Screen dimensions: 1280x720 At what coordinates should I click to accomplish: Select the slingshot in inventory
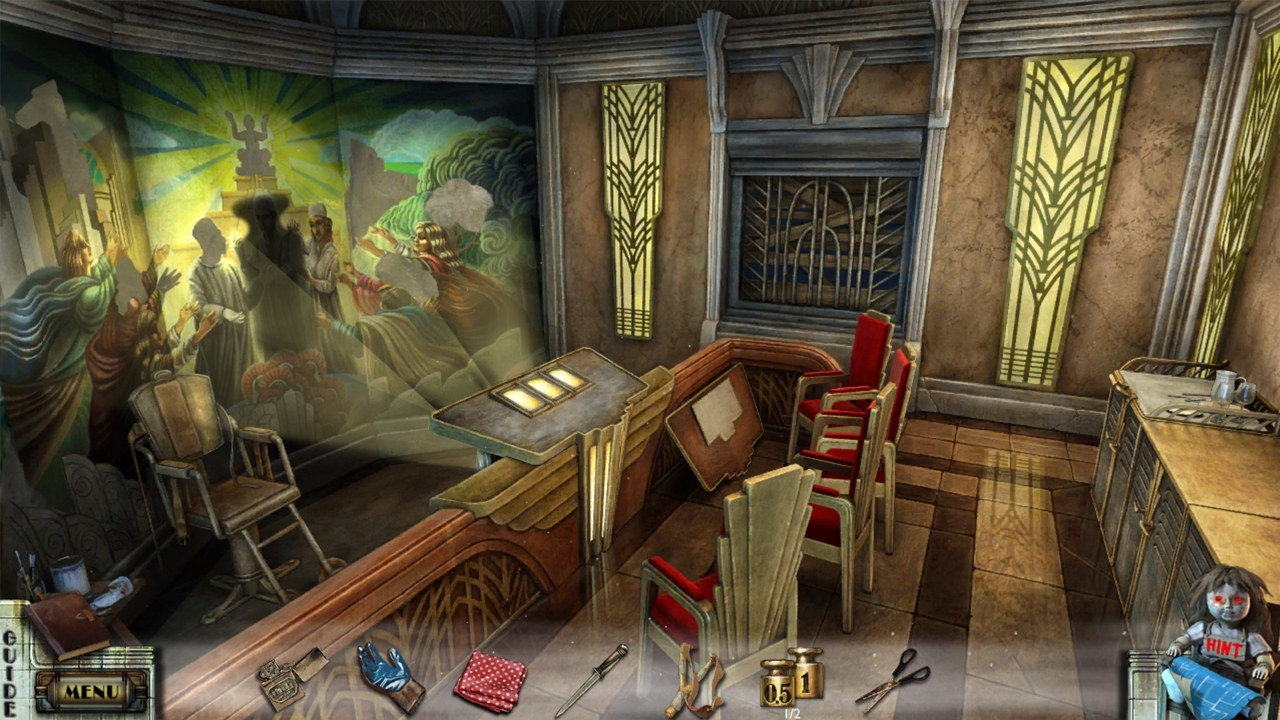click(694, 682)
